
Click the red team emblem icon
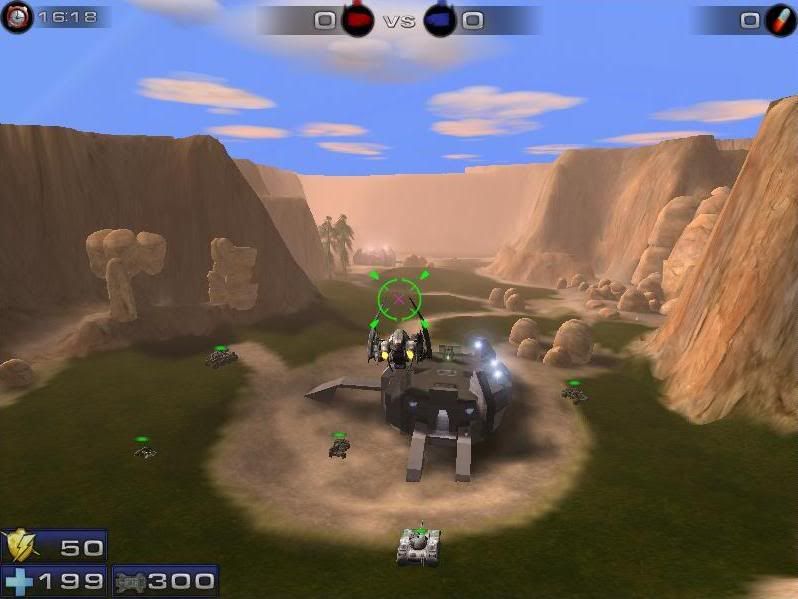pyautogui.click(x=358, y=20)
